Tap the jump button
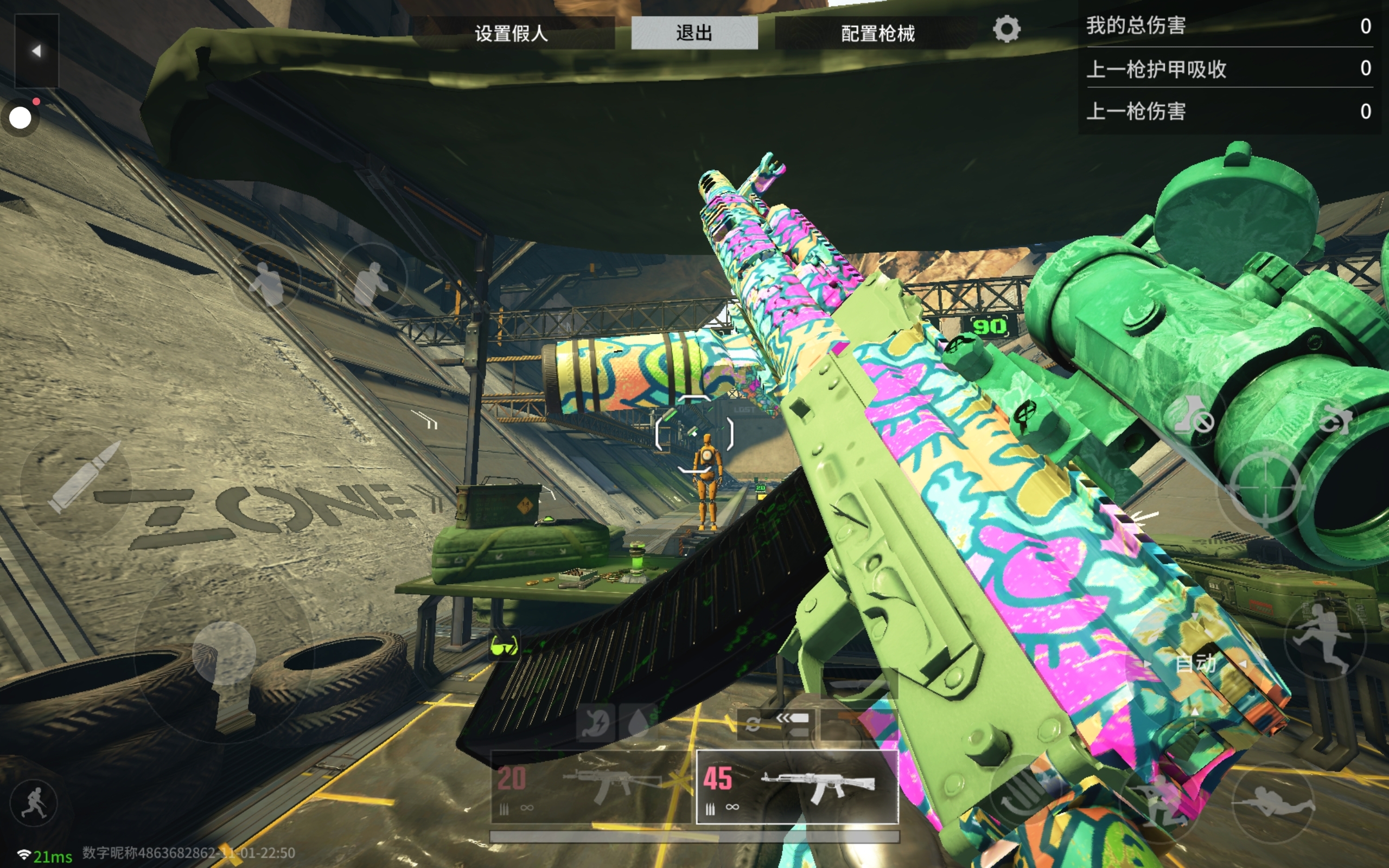This screenshot has width=1389, height=868. (x=1325, y=639)
